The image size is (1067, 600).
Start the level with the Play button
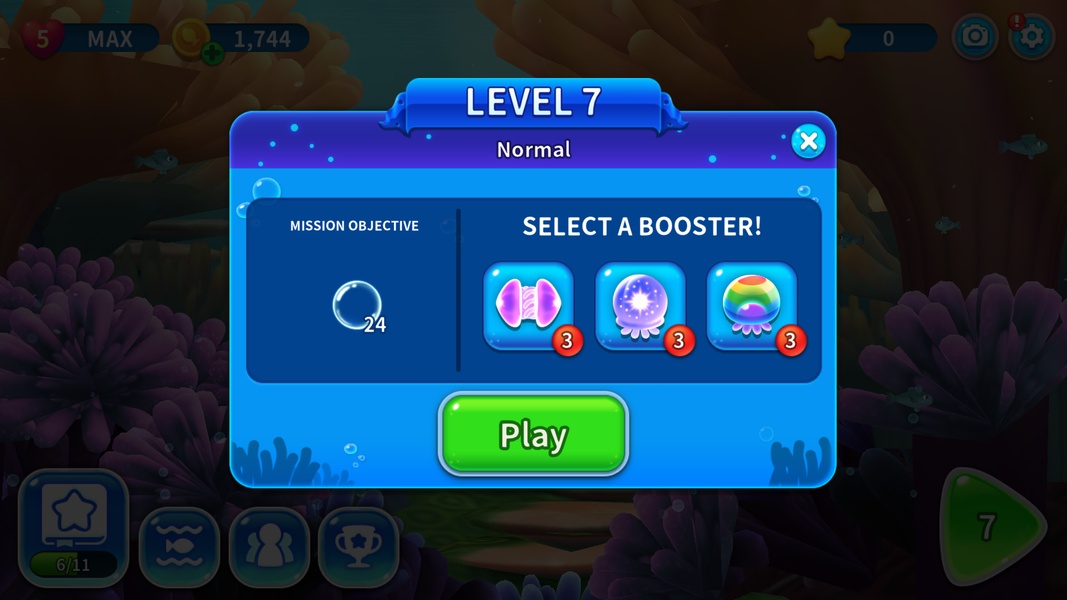[533, 435]
